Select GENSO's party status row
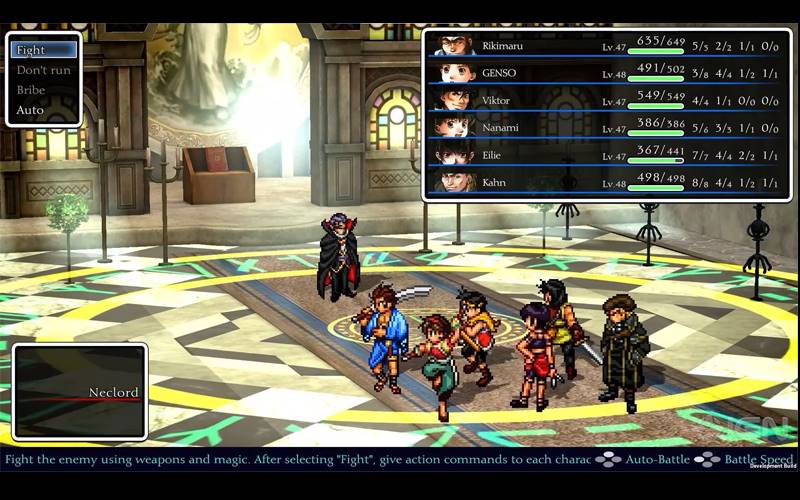Viewport: 800px width, 500px height. click(604, 72)
